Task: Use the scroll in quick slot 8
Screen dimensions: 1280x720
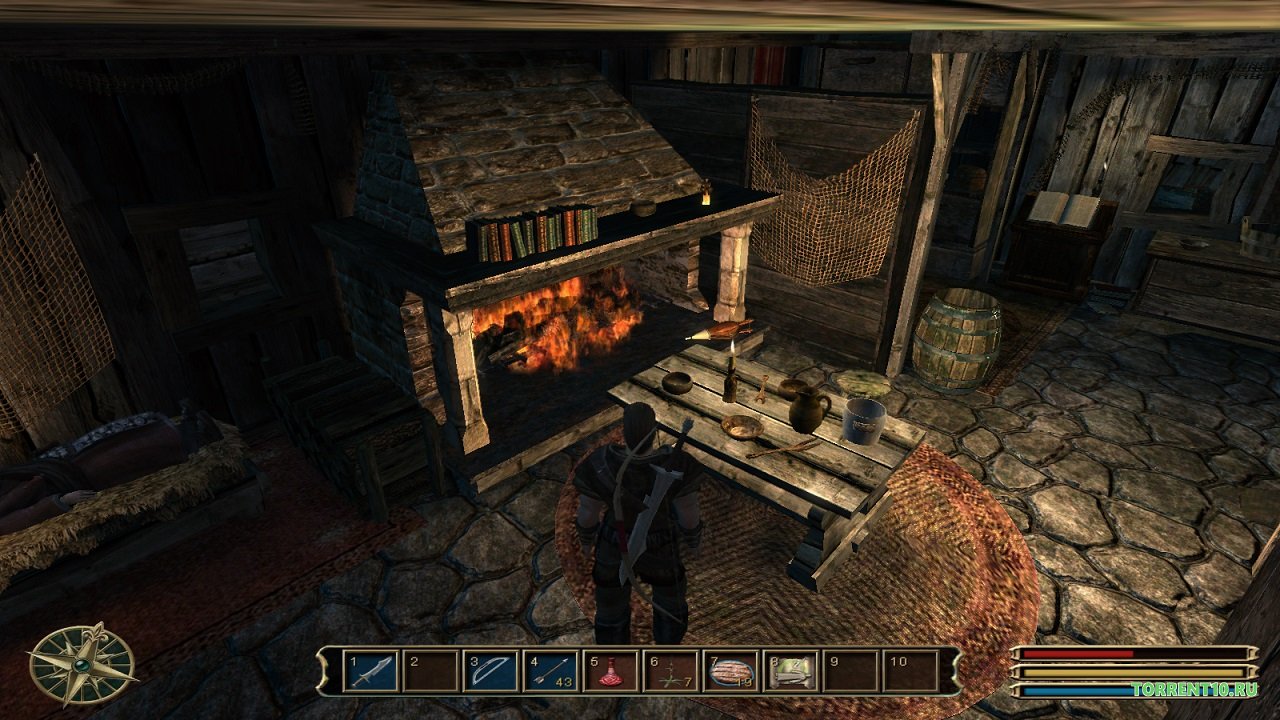Action: [791, 670]
